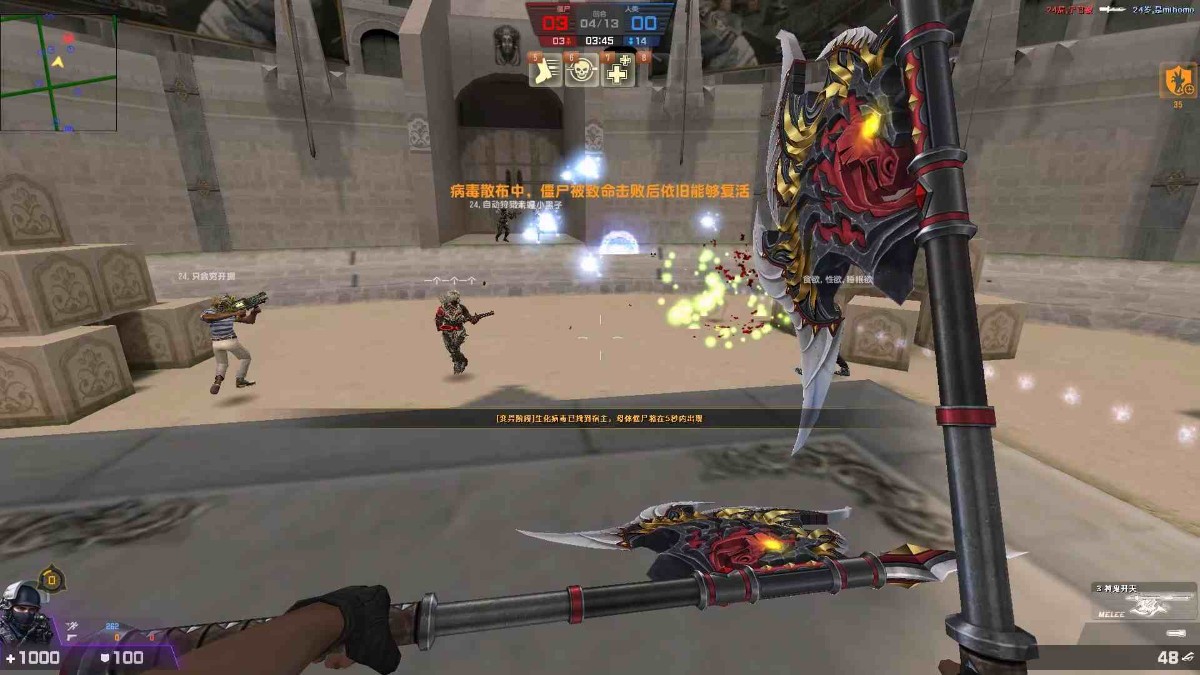Use the medical cross heal skill
The height and width of the screenshot is (675, 1200).
pyautogui.click(x=619, y=70)
